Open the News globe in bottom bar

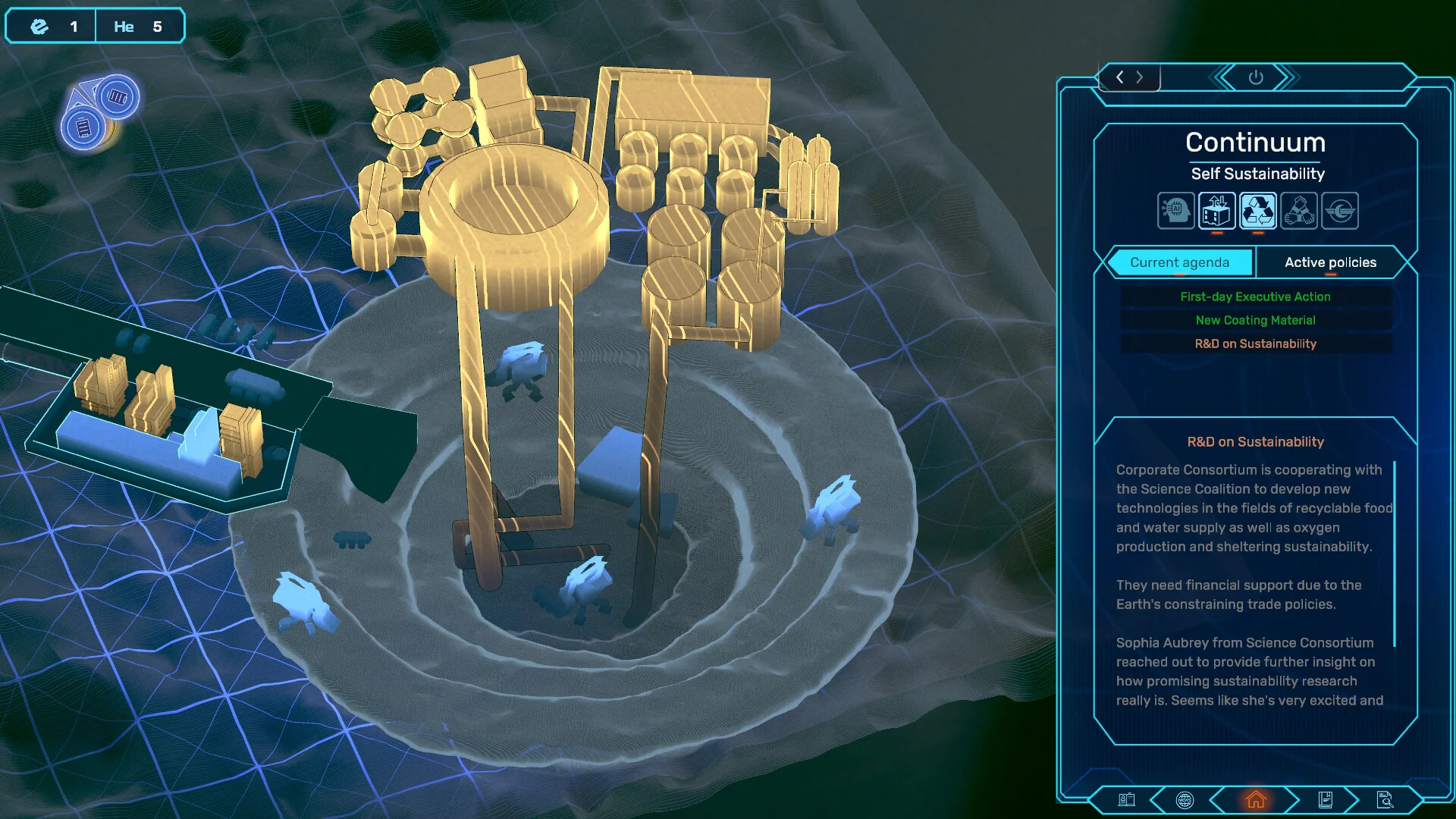tap(1185, 799)
